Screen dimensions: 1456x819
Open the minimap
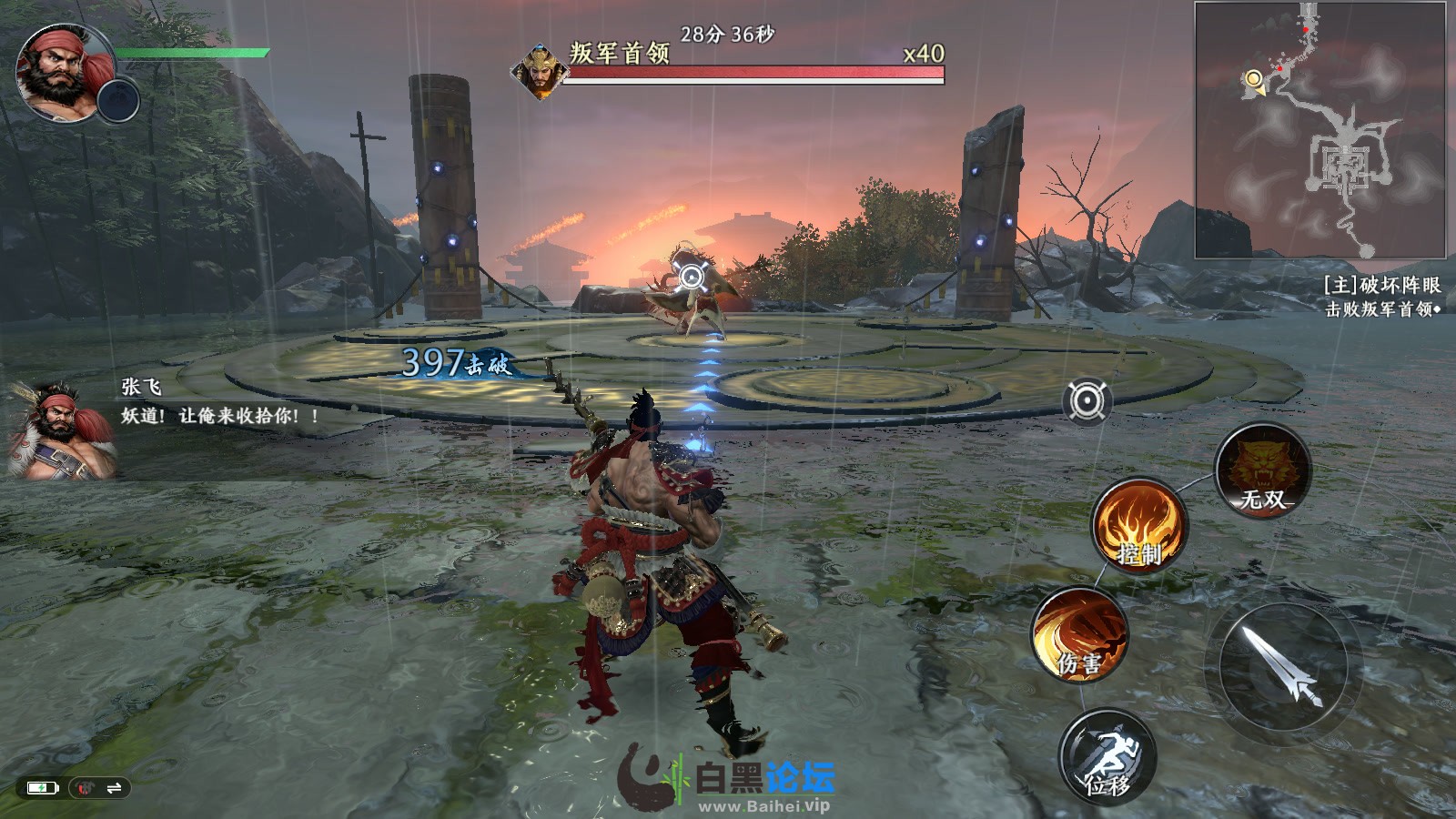pyautogui.click(x=1319, y=130)
